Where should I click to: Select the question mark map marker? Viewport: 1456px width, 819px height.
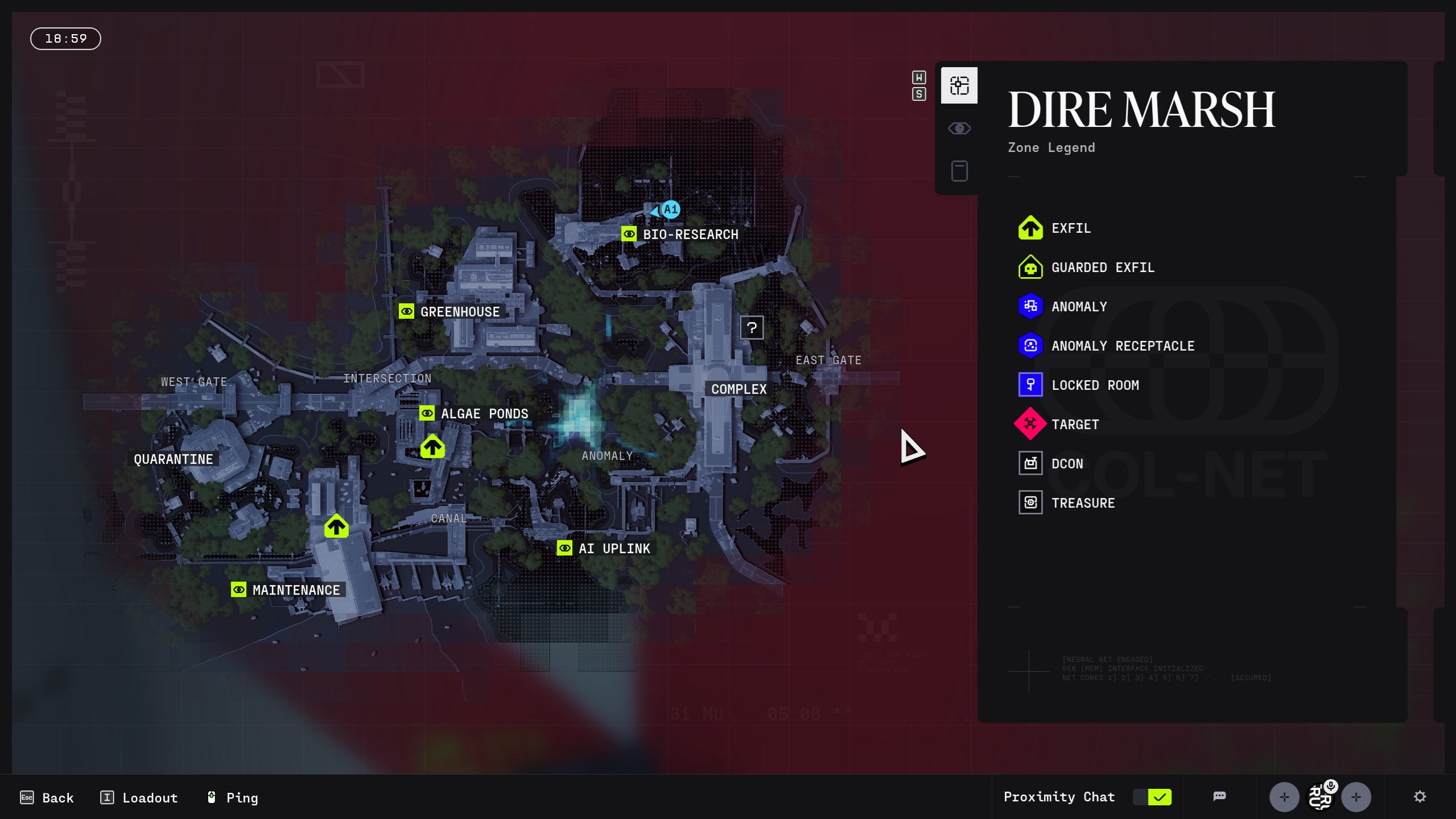(752, 327)
